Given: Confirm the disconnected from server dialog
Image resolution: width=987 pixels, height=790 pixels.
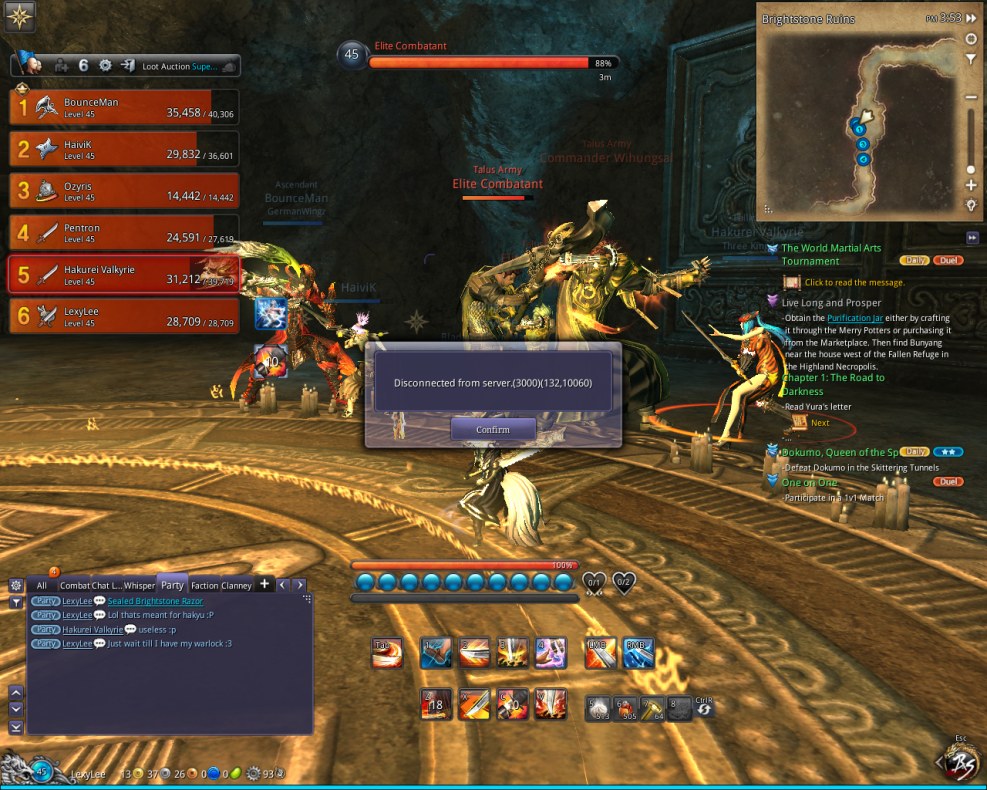Looking at the screenshot, I should pyautogui.click(x=493, y=429).
